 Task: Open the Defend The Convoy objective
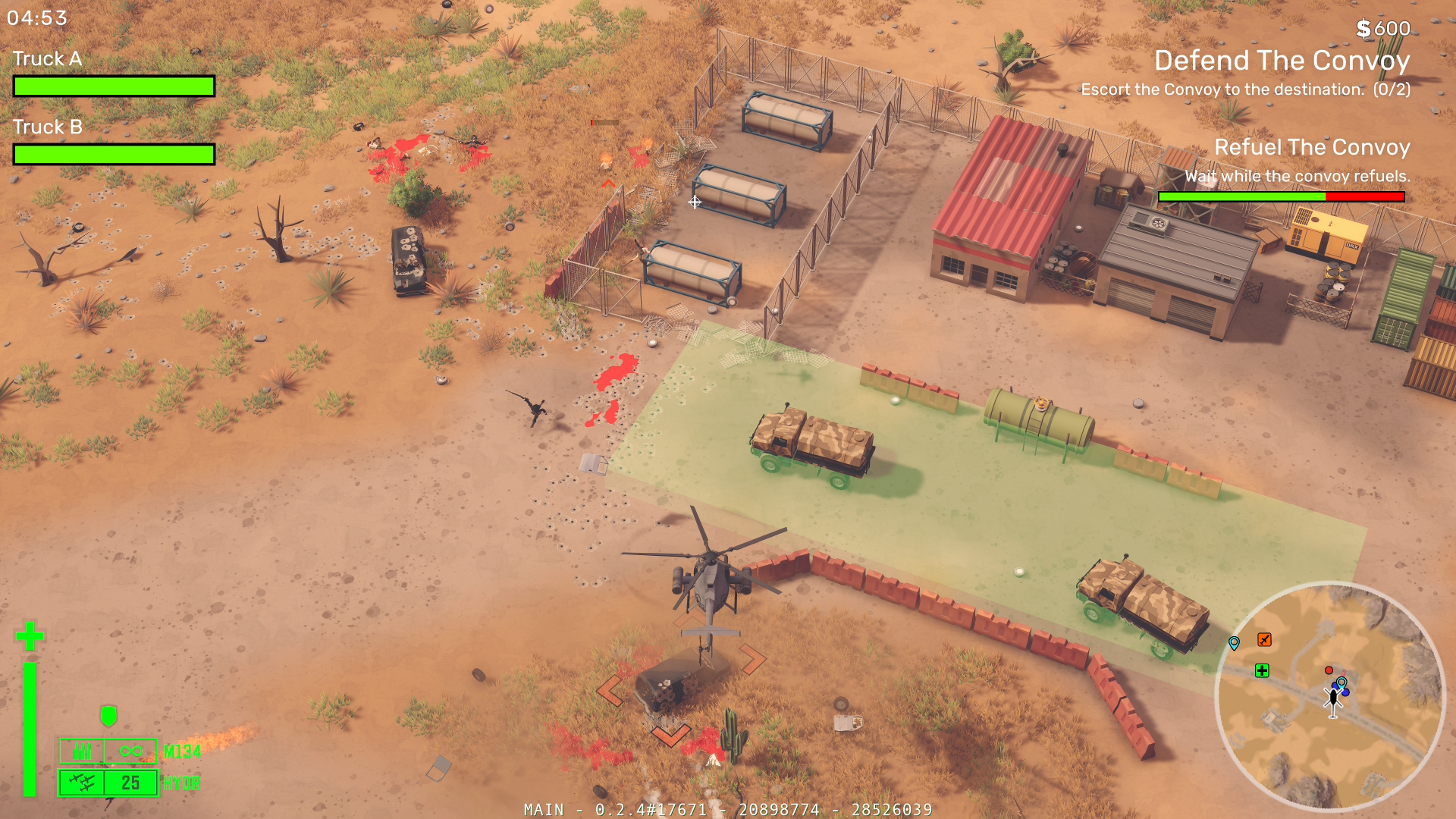click(1282, 61)
